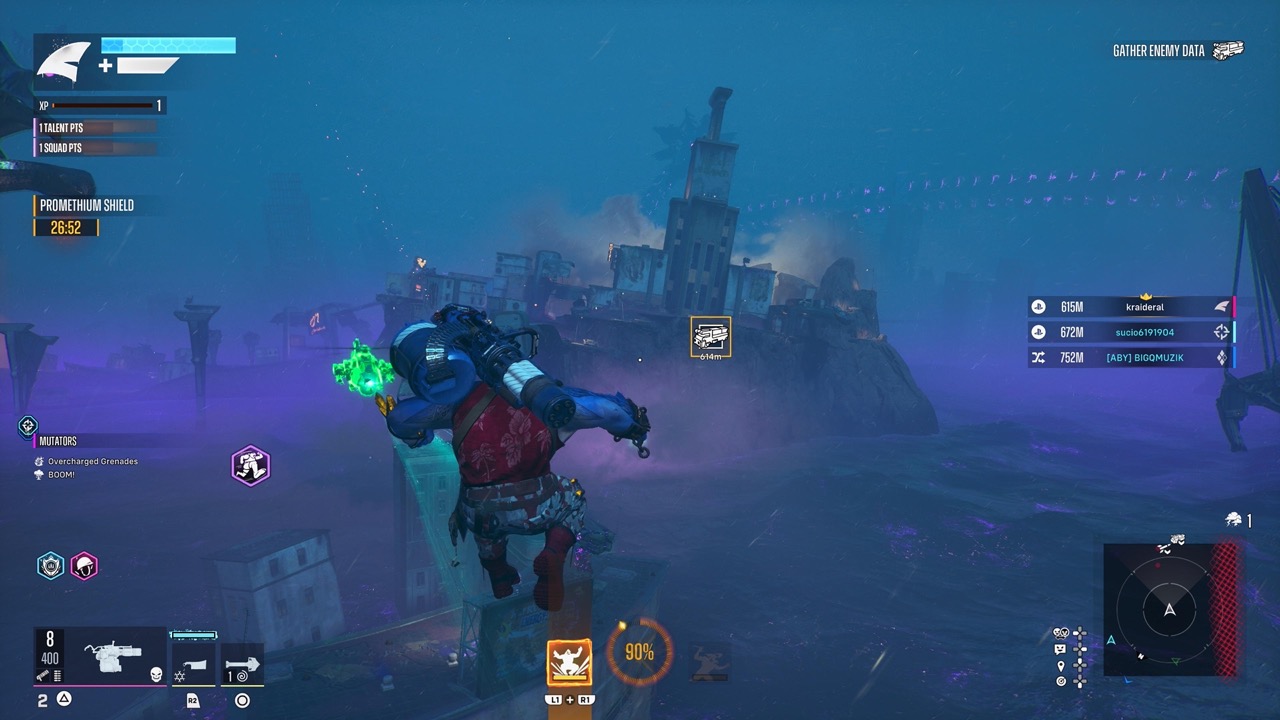Click the storm weather icon above the minimap
The height and width of the screenshot is (720, 1280).
[1233, 520]
